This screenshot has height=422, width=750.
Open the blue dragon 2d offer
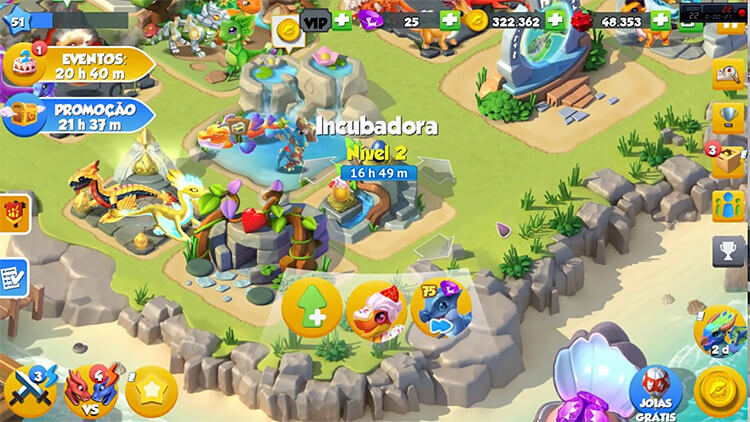coord(721,332)
